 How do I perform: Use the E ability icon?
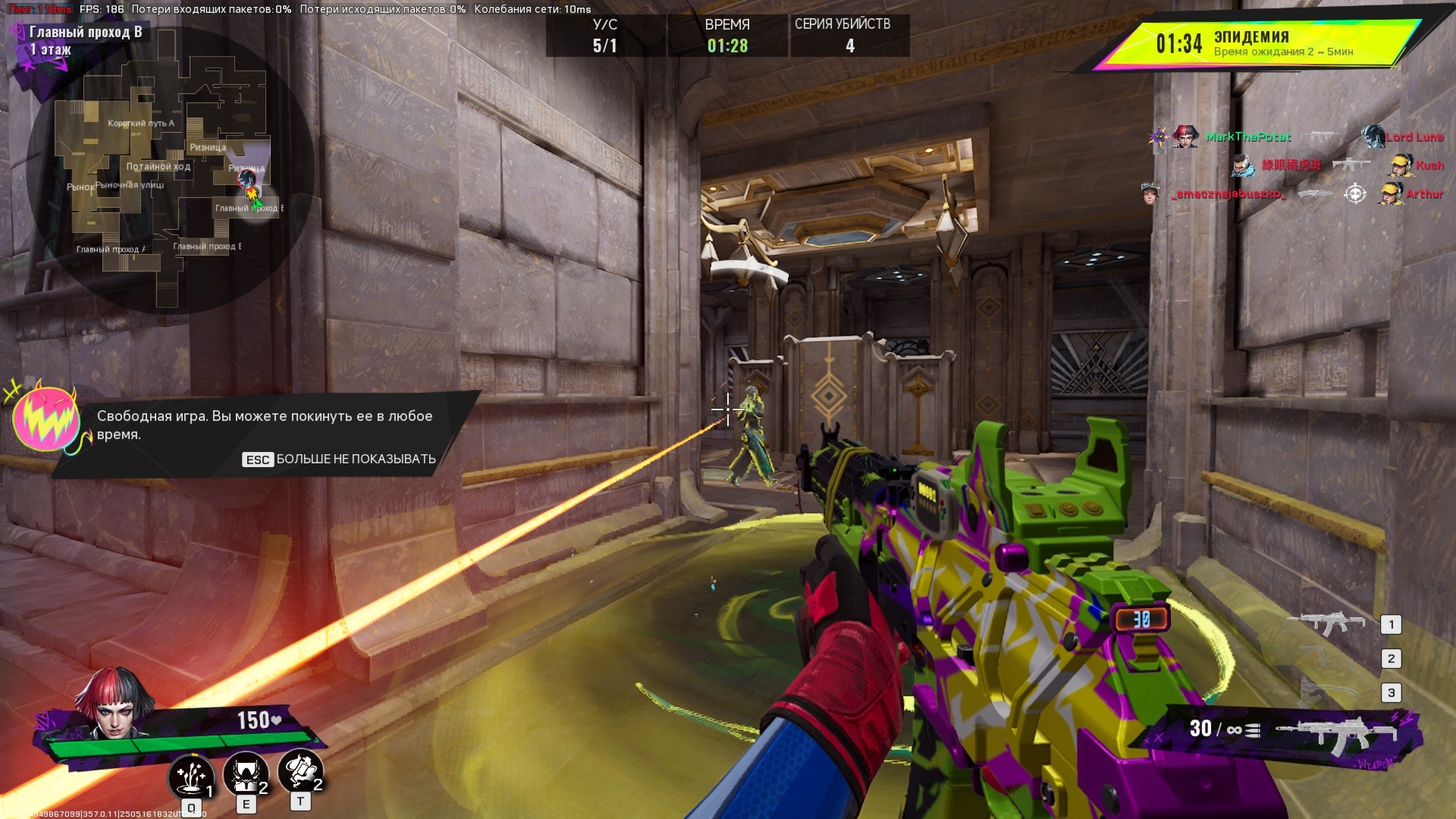click(x=245, y=773)
